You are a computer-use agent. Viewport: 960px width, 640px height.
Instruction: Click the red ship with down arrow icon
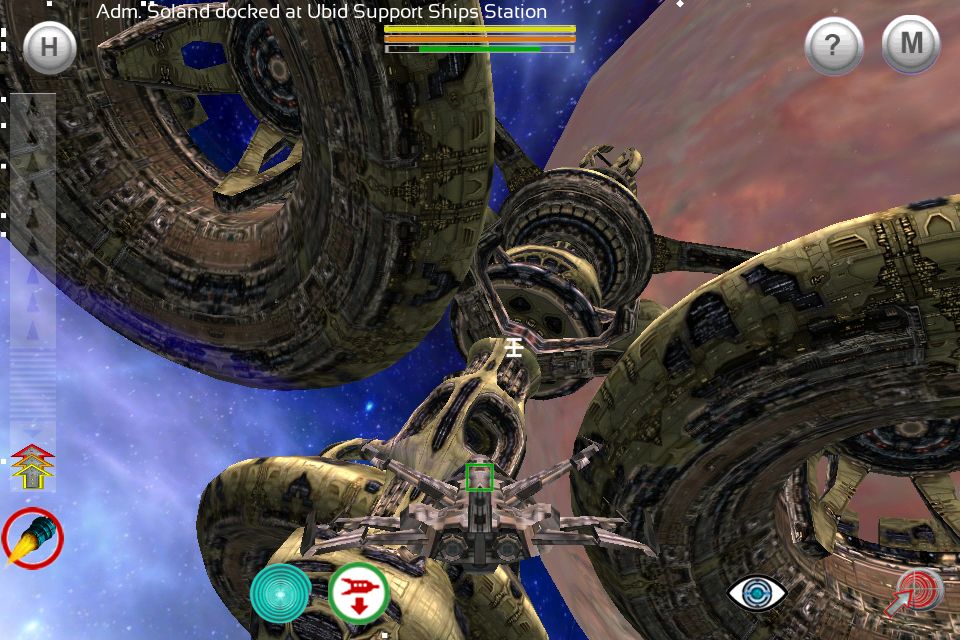coord(358,593)
